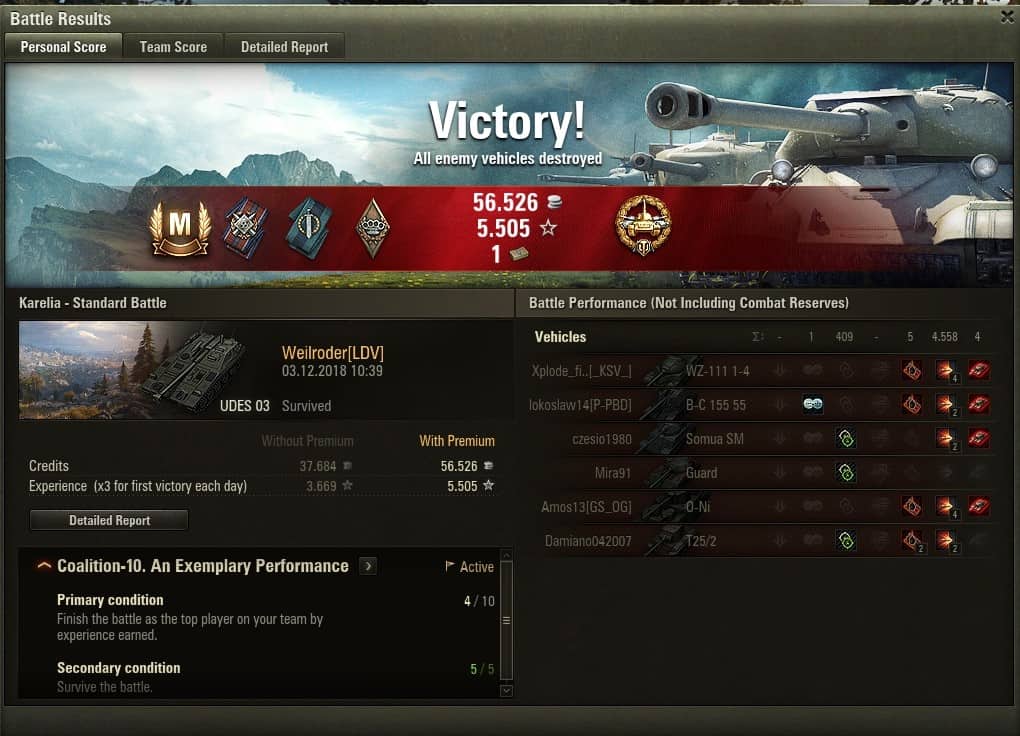The width and height of the screenshot is (1020, 736).
Task: Switch to the Team Score tab
Action: click(x=173, y=47)
